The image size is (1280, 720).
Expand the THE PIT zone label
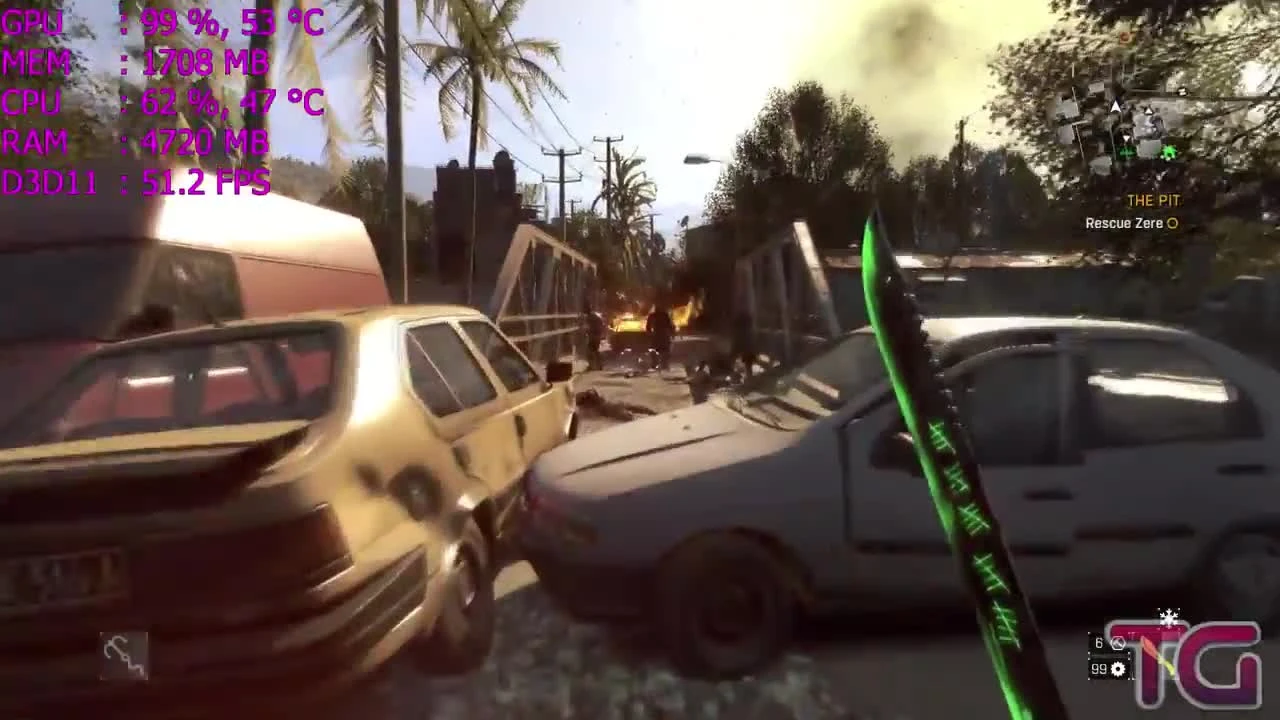(1154, 200)
